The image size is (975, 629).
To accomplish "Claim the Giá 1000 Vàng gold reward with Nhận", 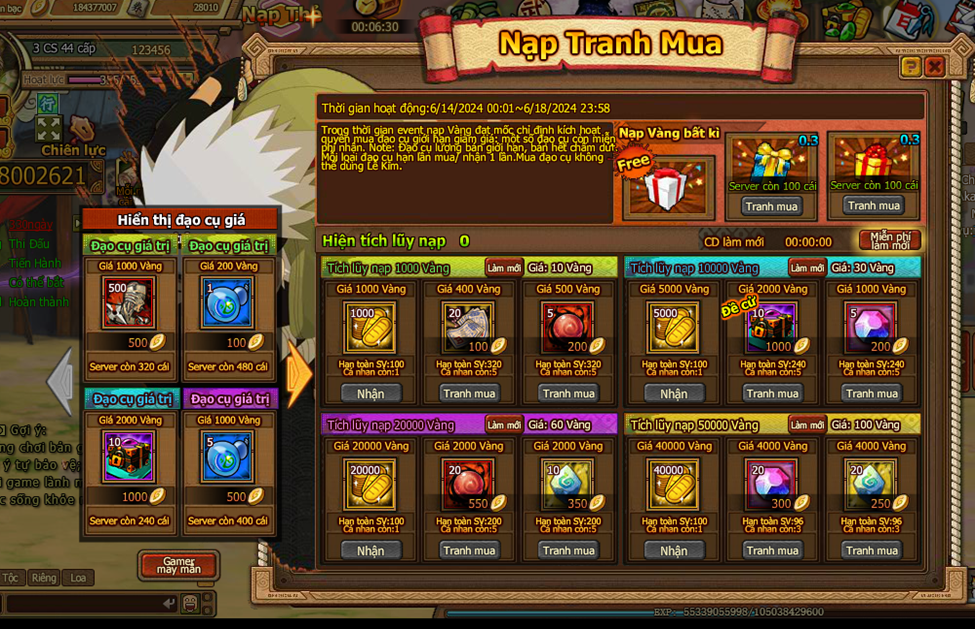I will pos(370,393).
